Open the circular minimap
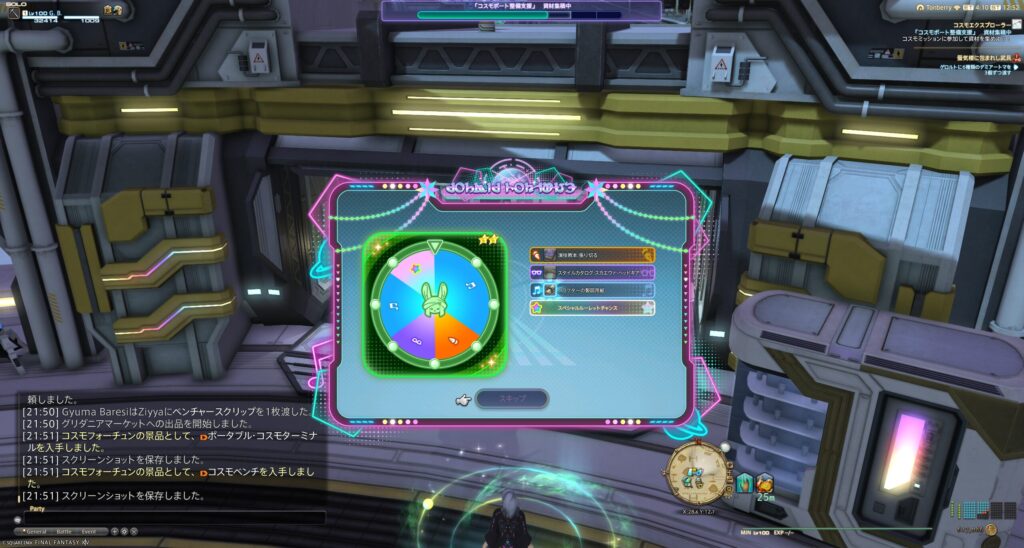The height and width of the screenshot is (548, 1024). pyautogui.click(x=697, y=472)
